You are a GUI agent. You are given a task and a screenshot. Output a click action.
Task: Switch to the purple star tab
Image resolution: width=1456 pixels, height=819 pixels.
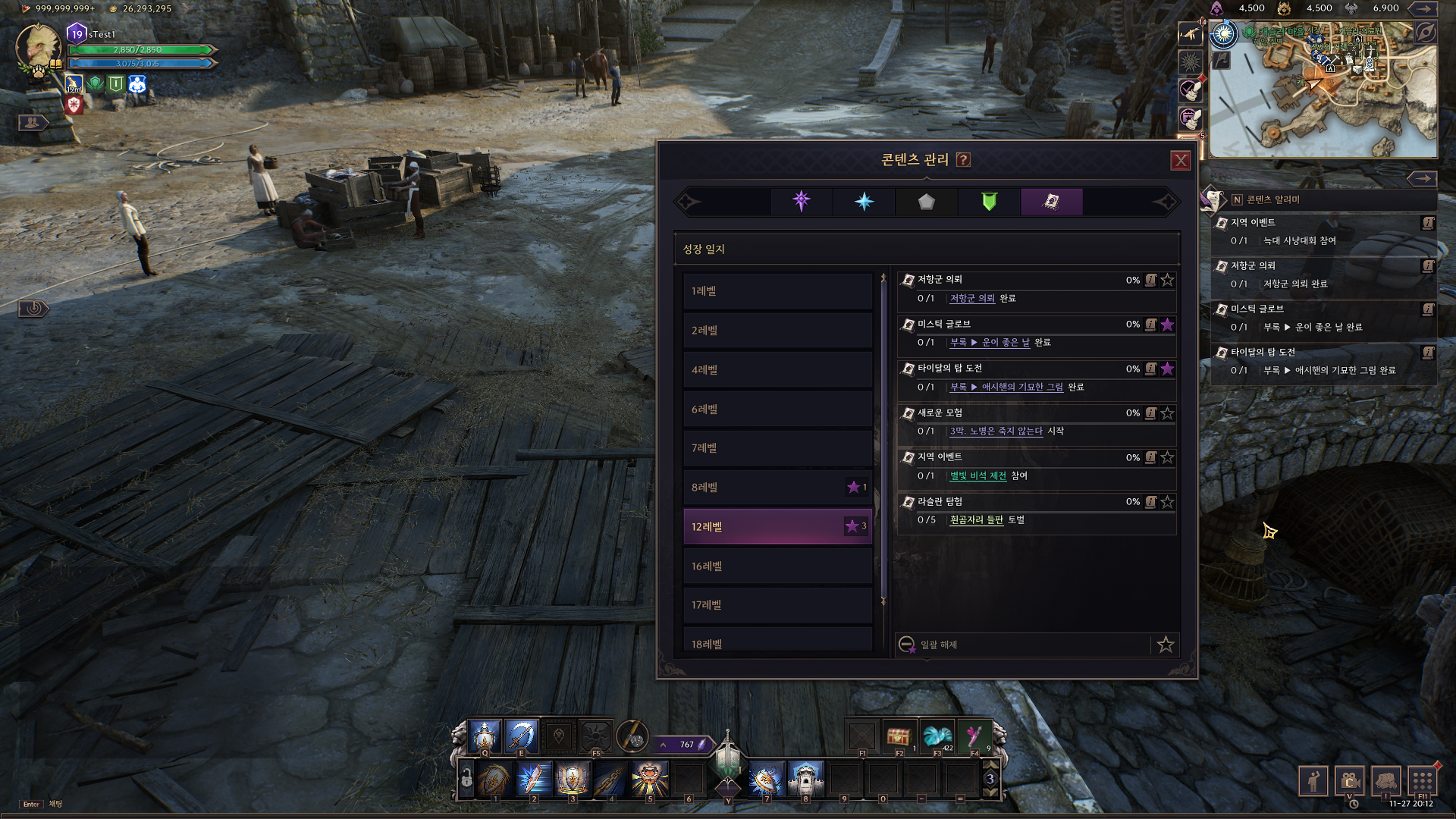[x=802, y=202]
